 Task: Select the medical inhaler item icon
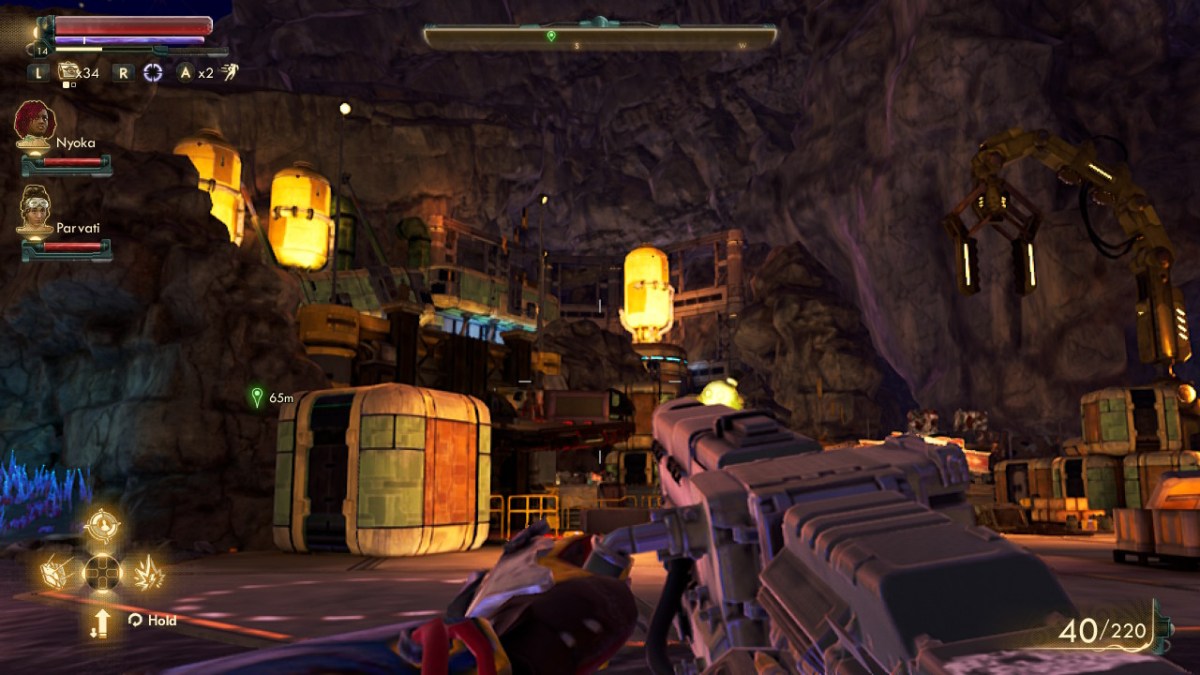(68, 71)
